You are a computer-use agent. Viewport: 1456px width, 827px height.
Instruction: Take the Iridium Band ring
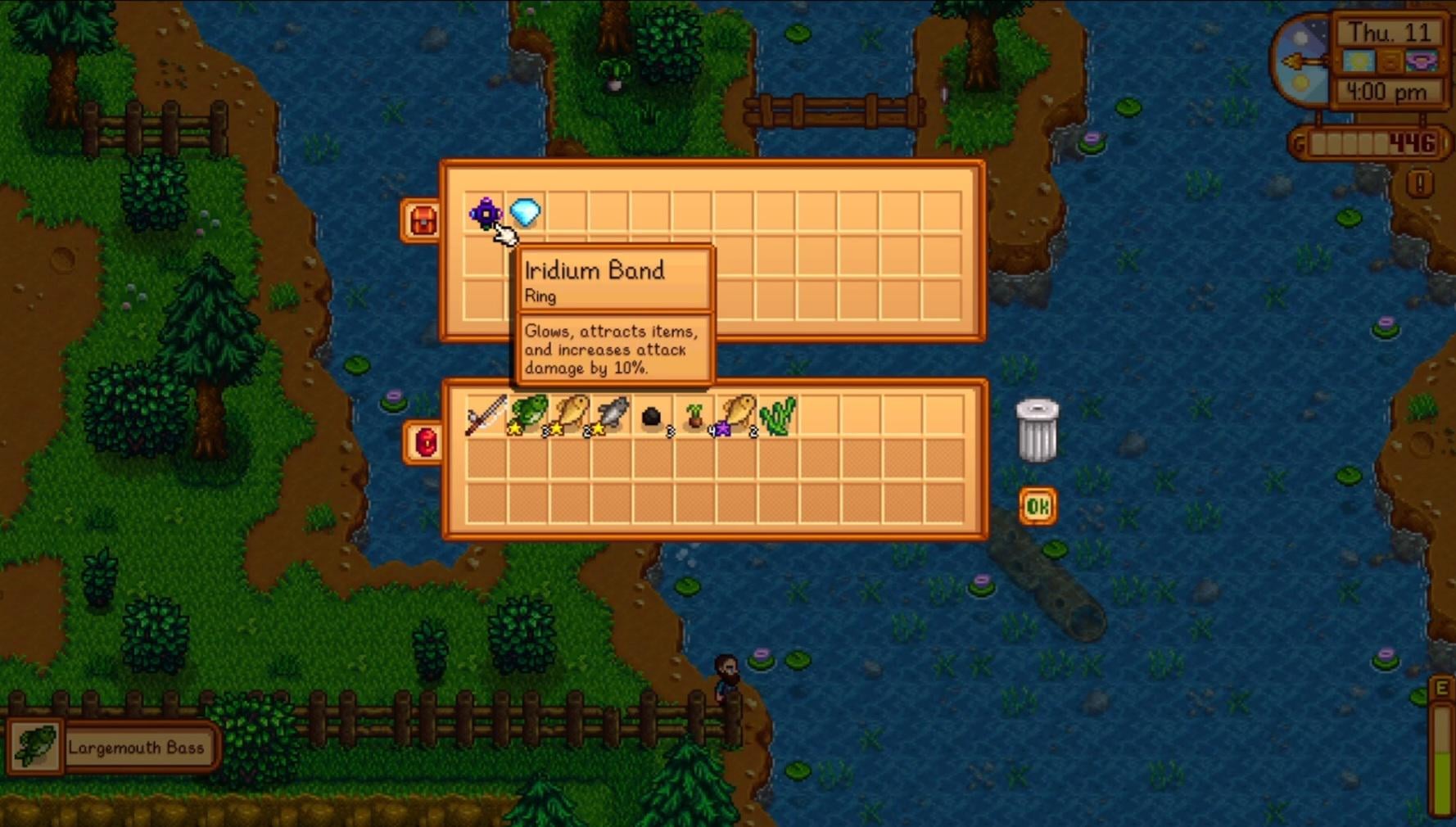486,213
